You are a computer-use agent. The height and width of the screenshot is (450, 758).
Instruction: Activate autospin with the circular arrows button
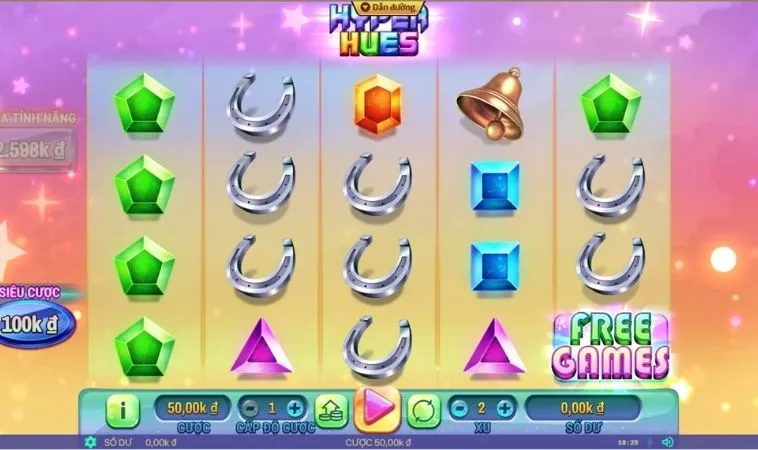point(424,409)
